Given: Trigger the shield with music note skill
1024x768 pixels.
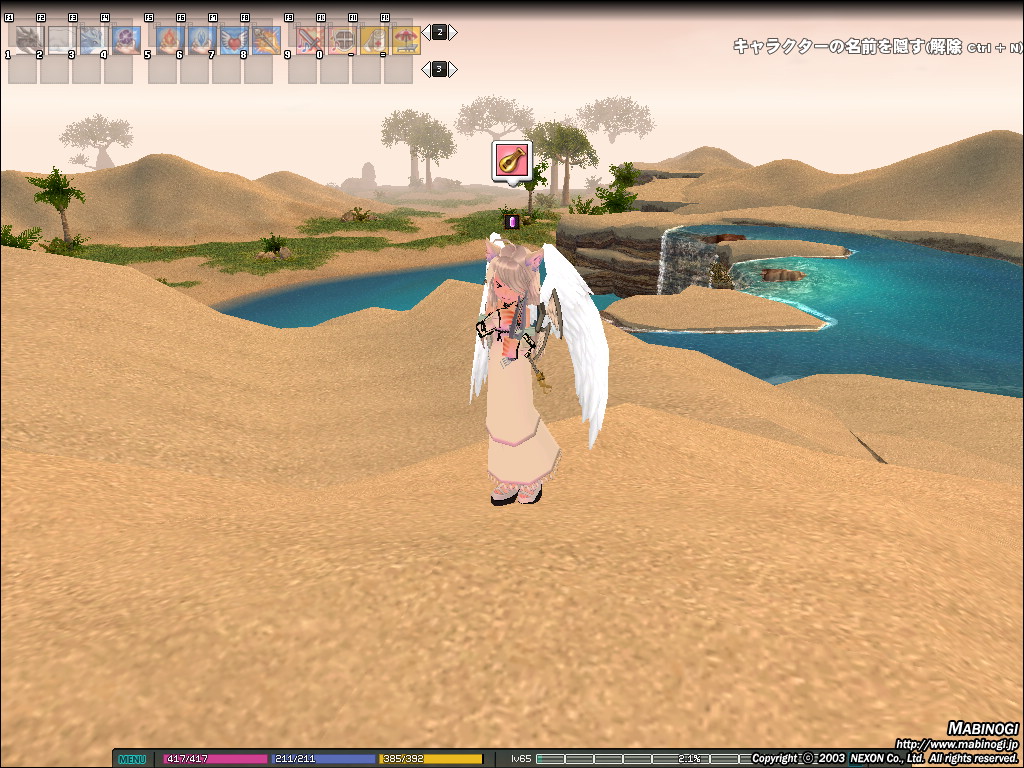Looking at the screenshot, I should [341, 40].
